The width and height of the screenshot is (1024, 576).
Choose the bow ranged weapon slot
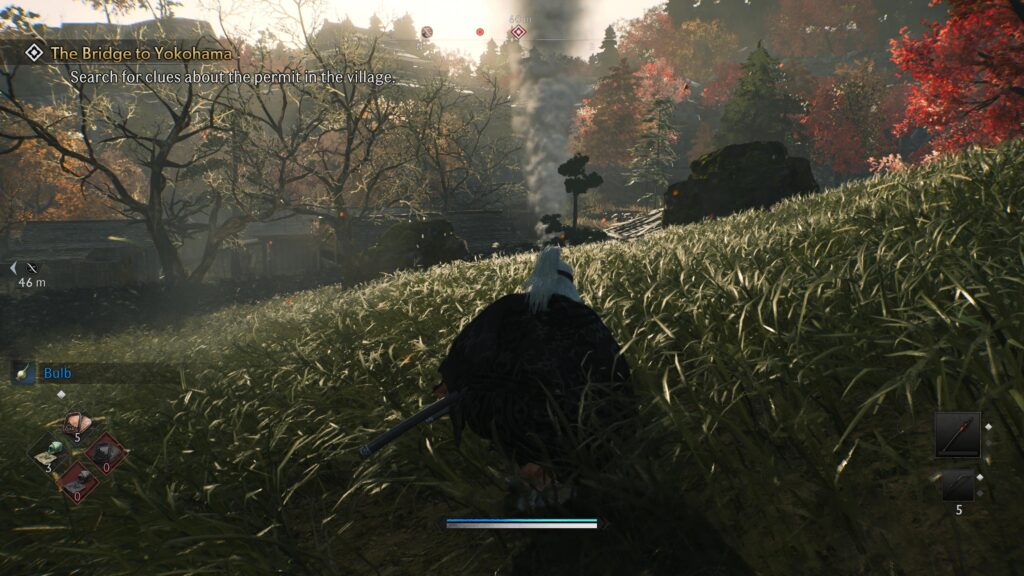(x=957, y=485)
